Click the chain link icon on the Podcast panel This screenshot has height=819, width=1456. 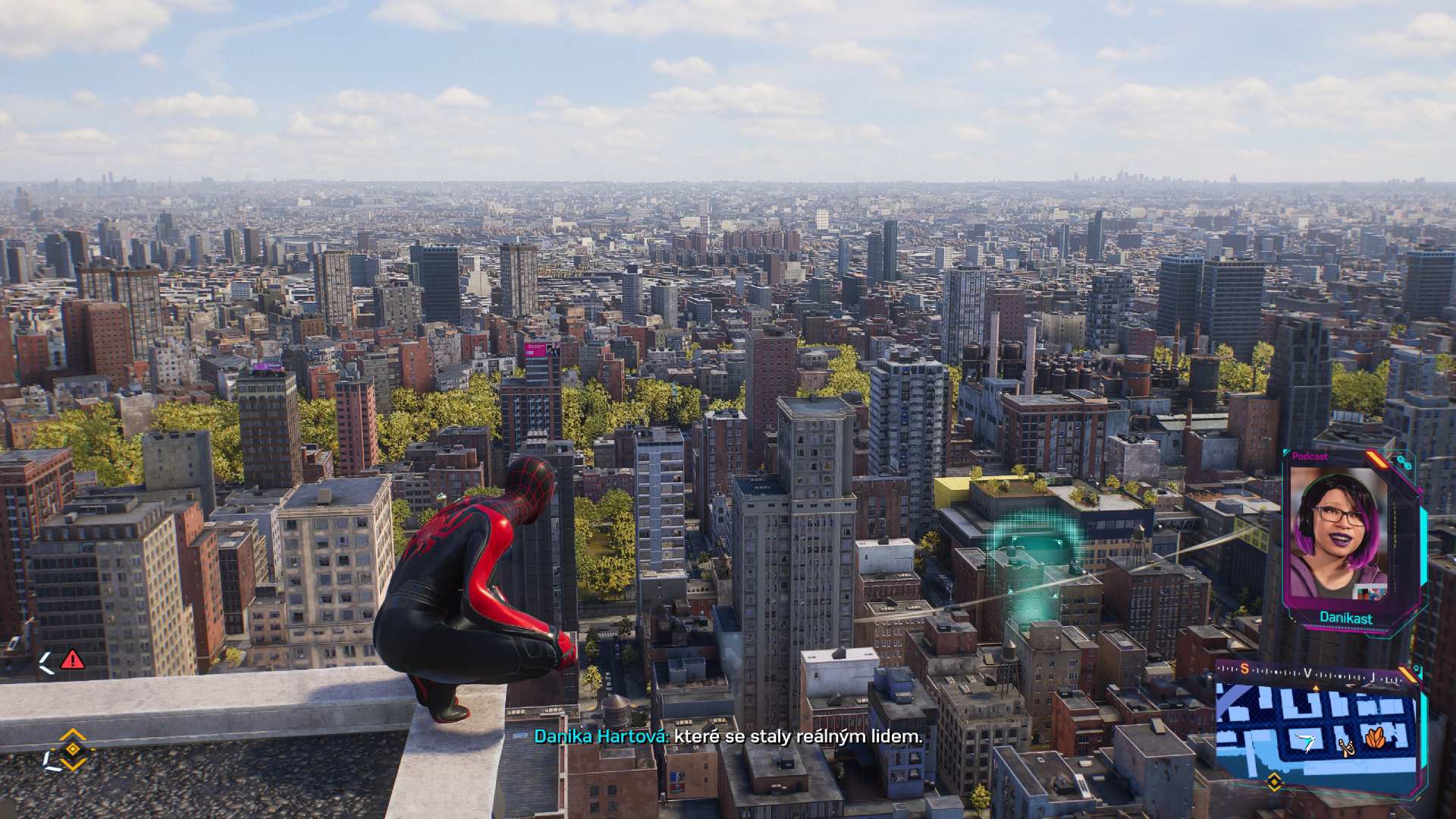(1404, 462)
